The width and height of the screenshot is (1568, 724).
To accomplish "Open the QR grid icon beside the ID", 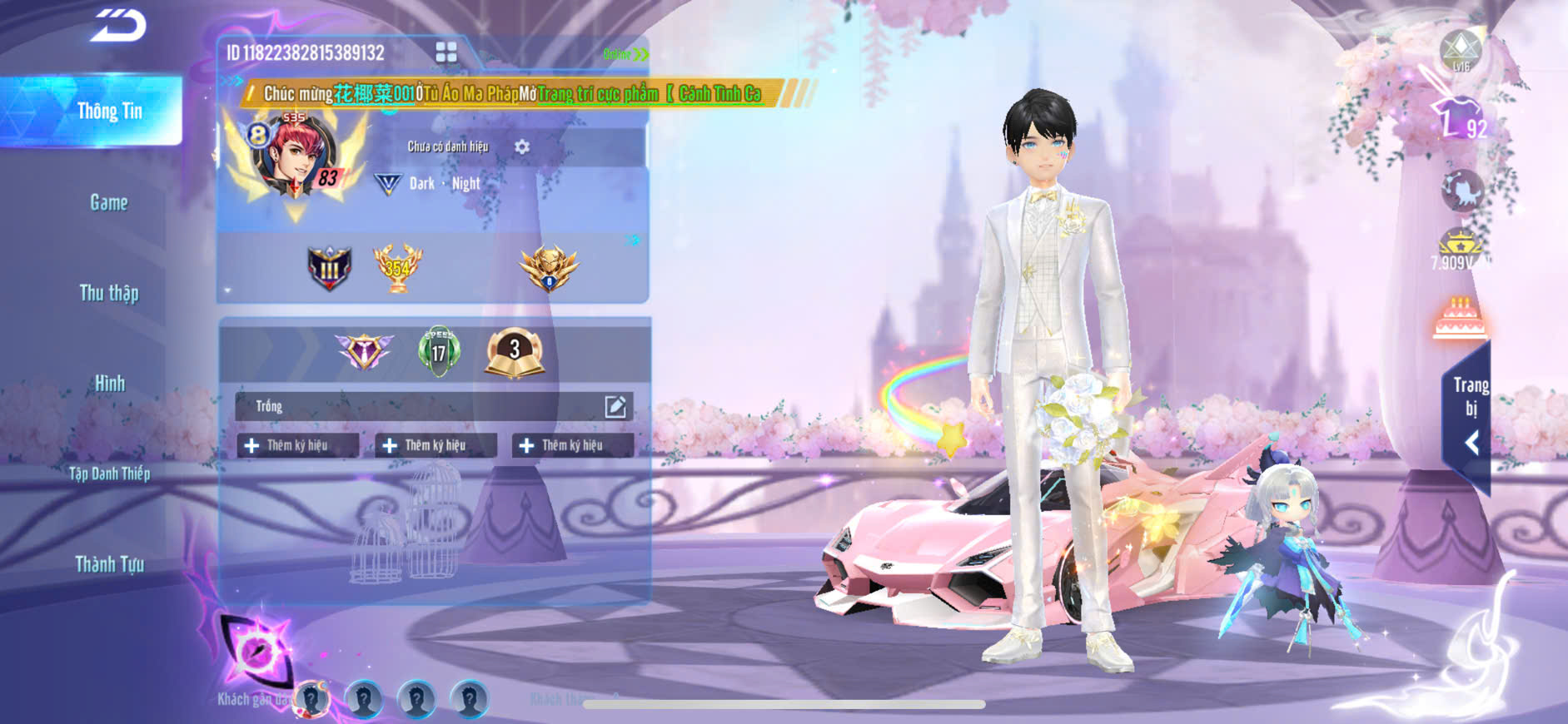I will (x=446, y=52).
